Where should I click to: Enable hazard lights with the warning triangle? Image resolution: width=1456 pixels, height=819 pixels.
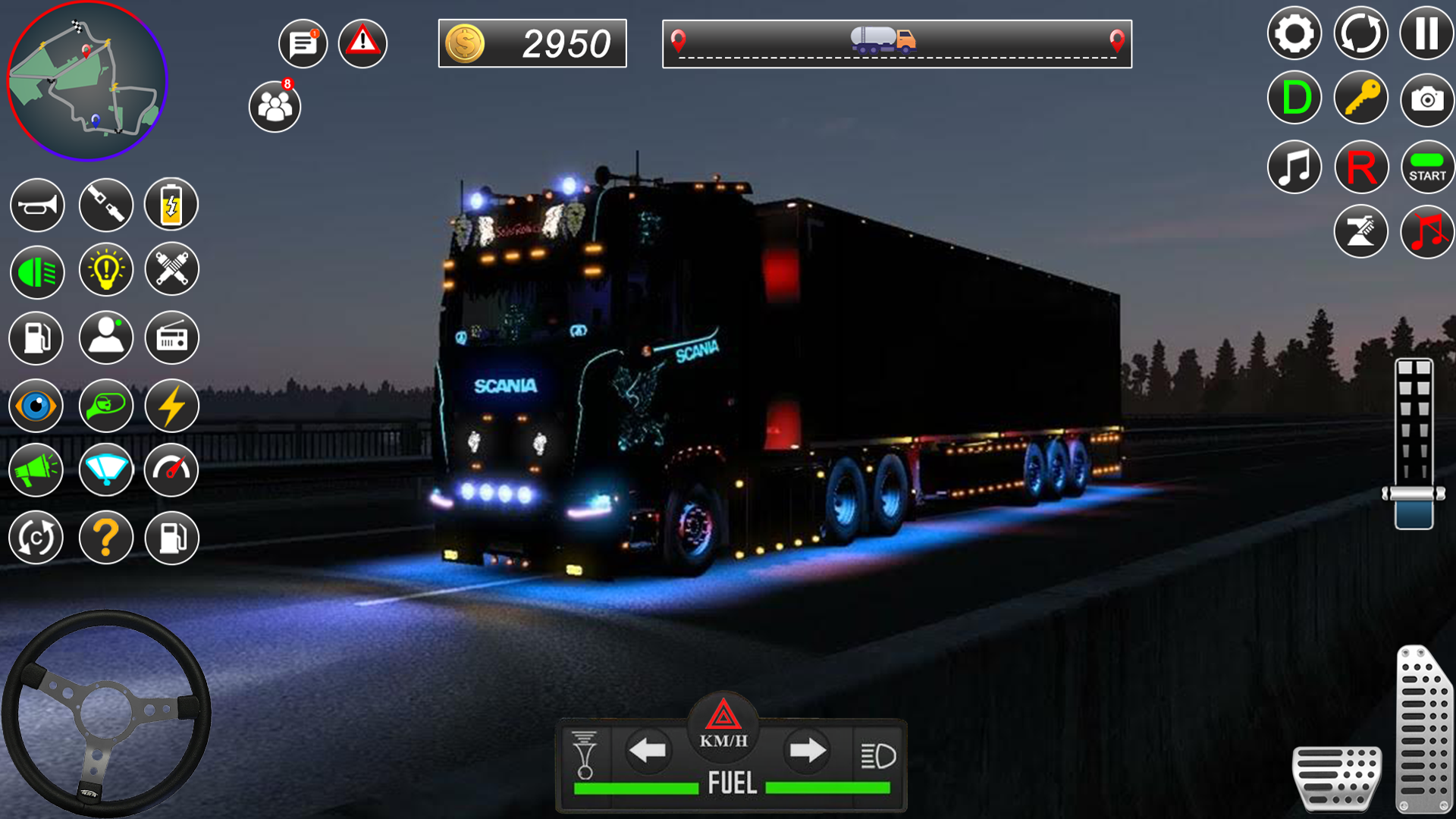pyautogui.click(x=362, y=43)
